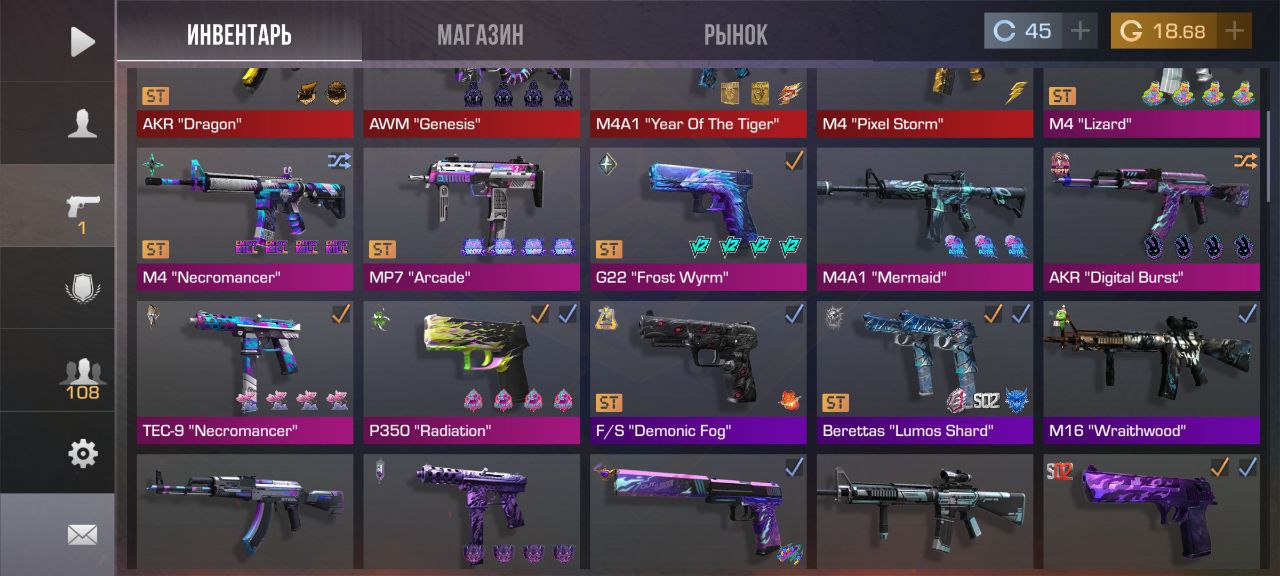The image size is (1280, 576).
Task: Choose the TEC-9 "Necromancer" skin
Action: [245, 372]
